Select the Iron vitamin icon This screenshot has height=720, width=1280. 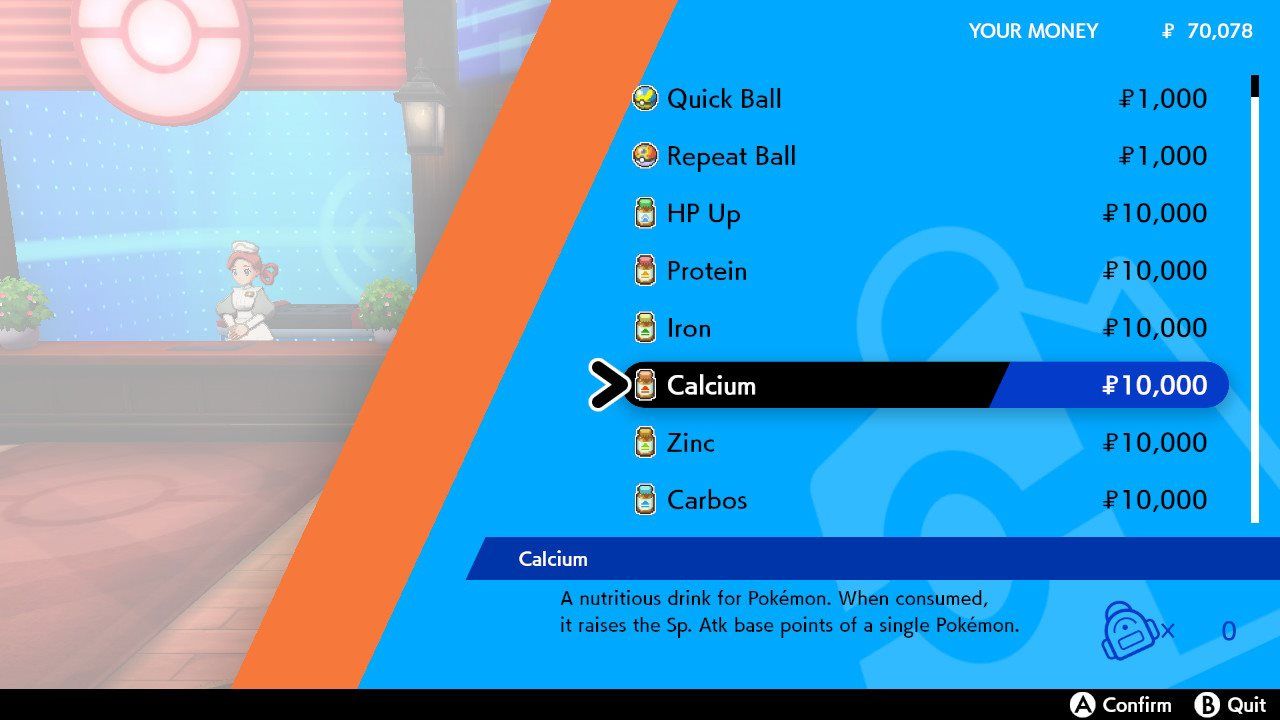644,327
